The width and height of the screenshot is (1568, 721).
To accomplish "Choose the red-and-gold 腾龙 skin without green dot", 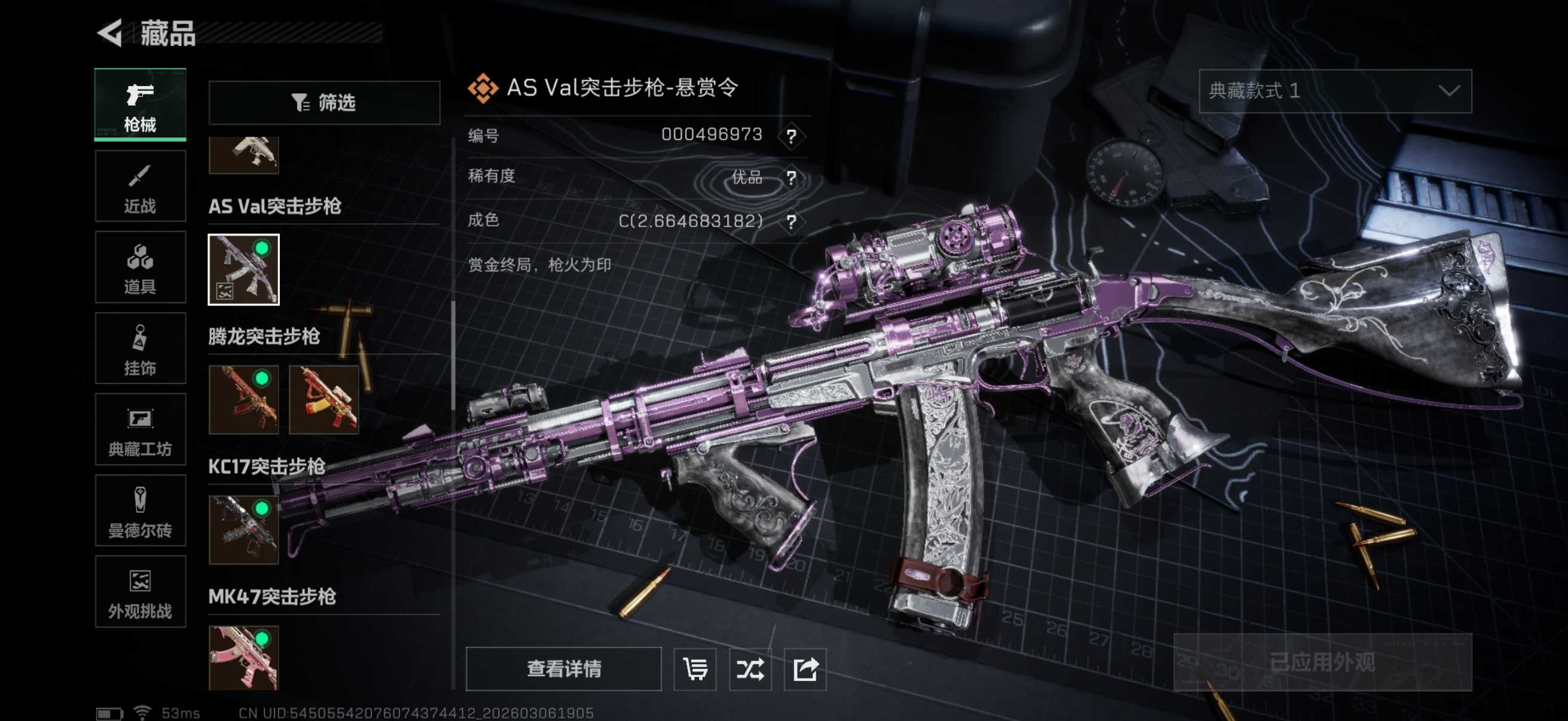I will click(324, 400).
